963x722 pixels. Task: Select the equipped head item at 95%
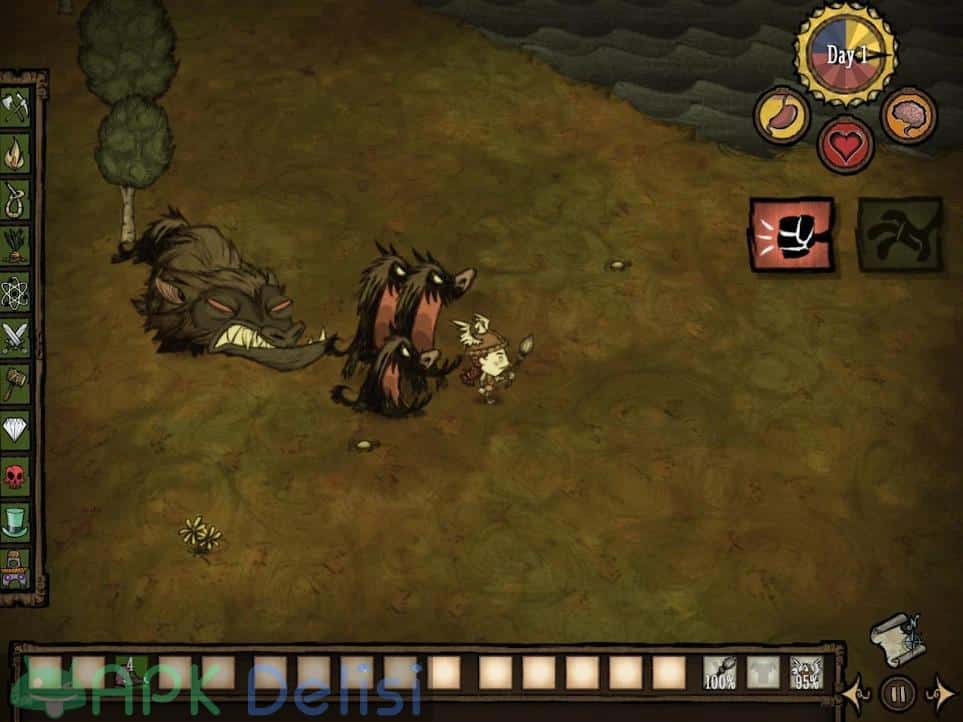click(x=806, y=673)
